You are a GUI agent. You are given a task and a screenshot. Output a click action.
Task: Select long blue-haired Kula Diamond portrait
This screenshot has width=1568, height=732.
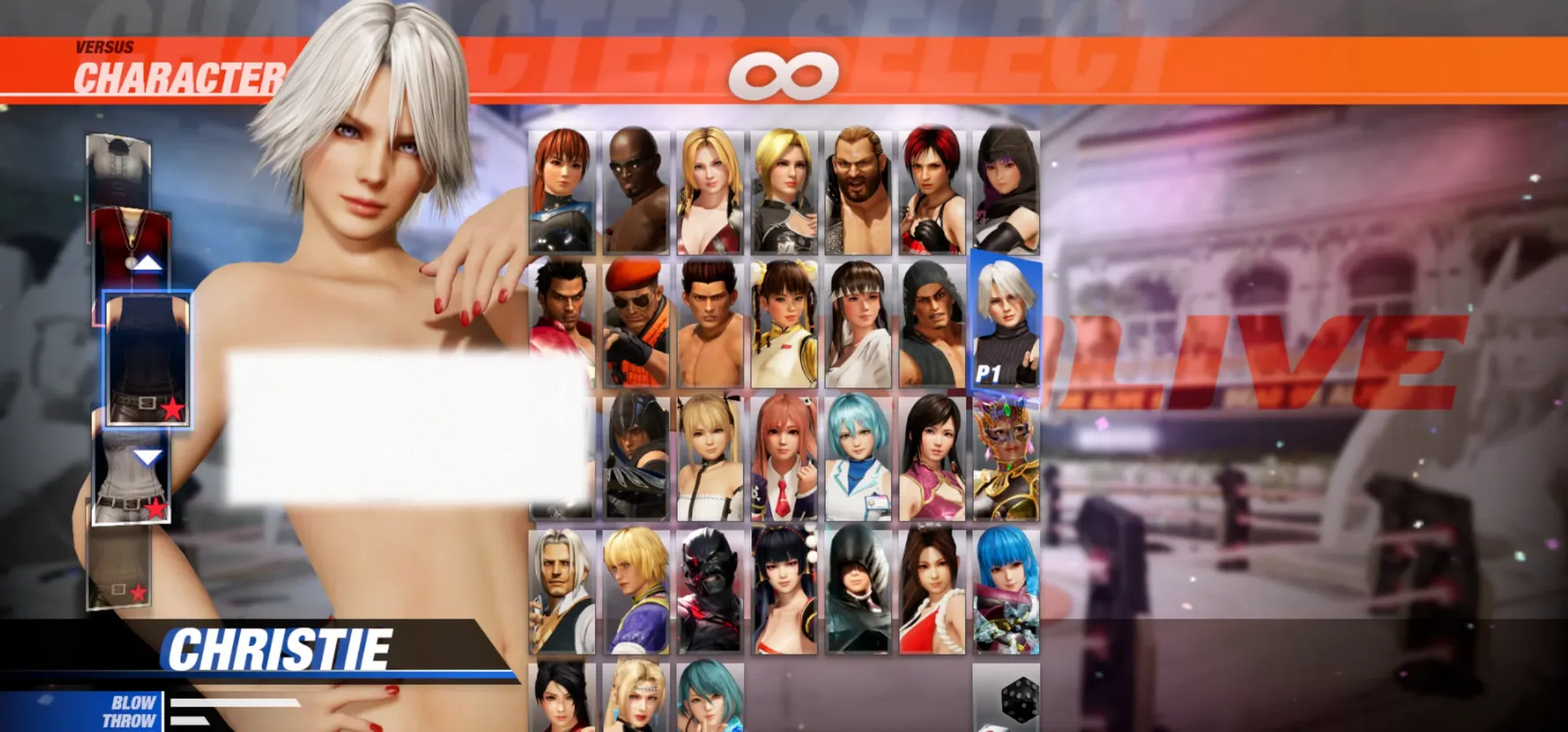click(1007, 592)
